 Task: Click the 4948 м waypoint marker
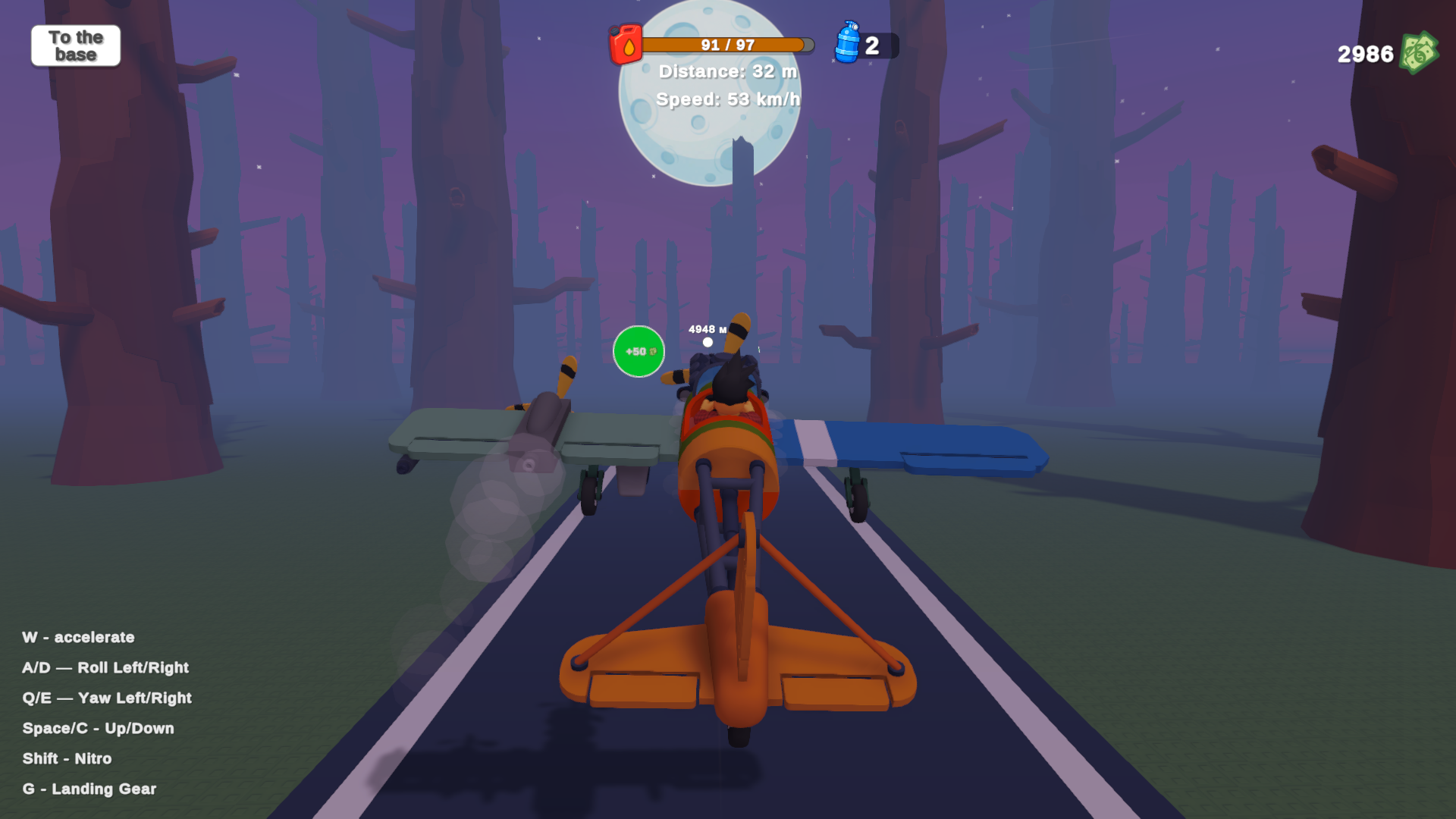[x=708, y=329]
